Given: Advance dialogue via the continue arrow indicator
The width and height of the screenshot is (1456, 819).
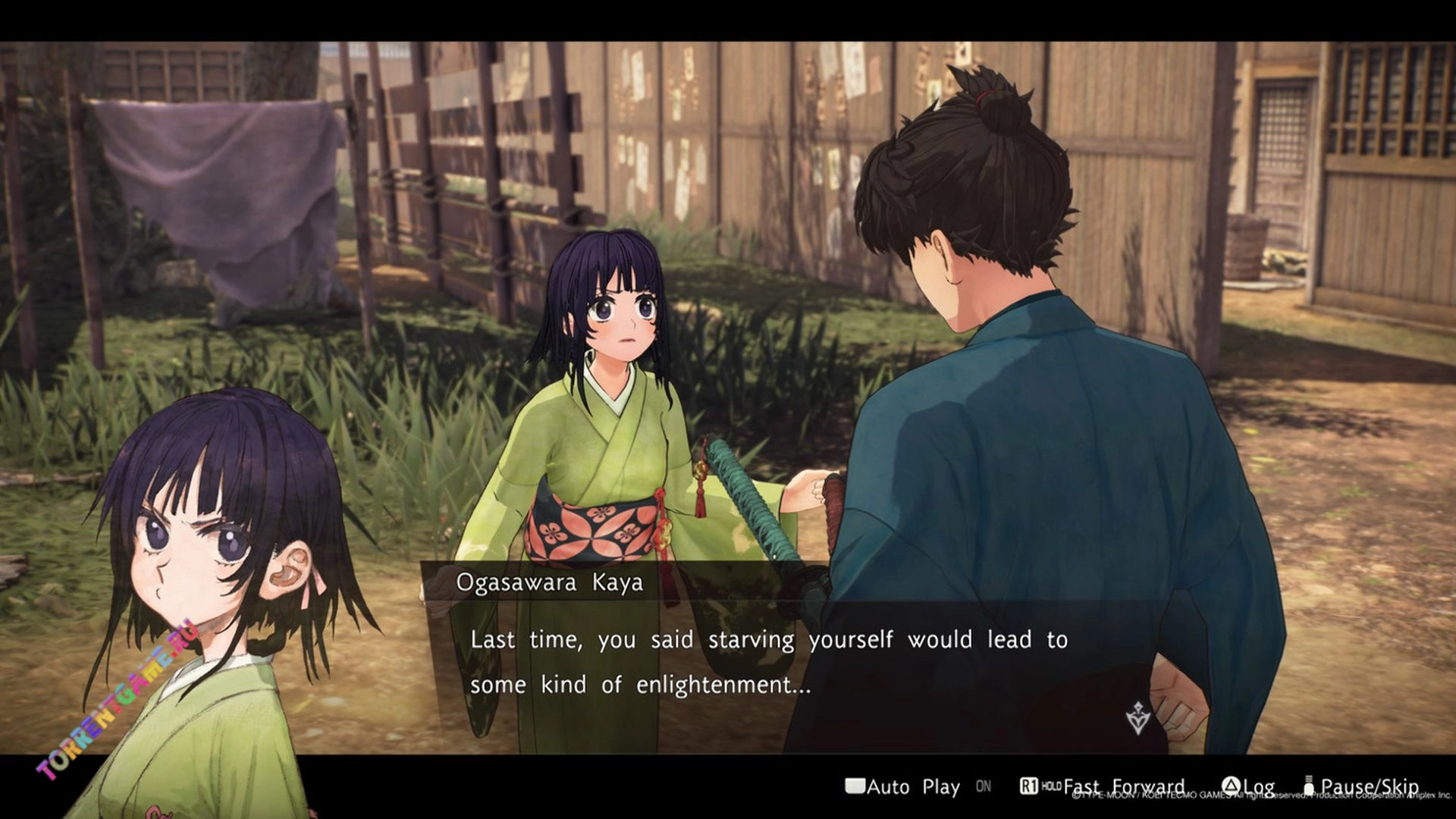Looking at the screenshot, I should (x=1137, y=717).
